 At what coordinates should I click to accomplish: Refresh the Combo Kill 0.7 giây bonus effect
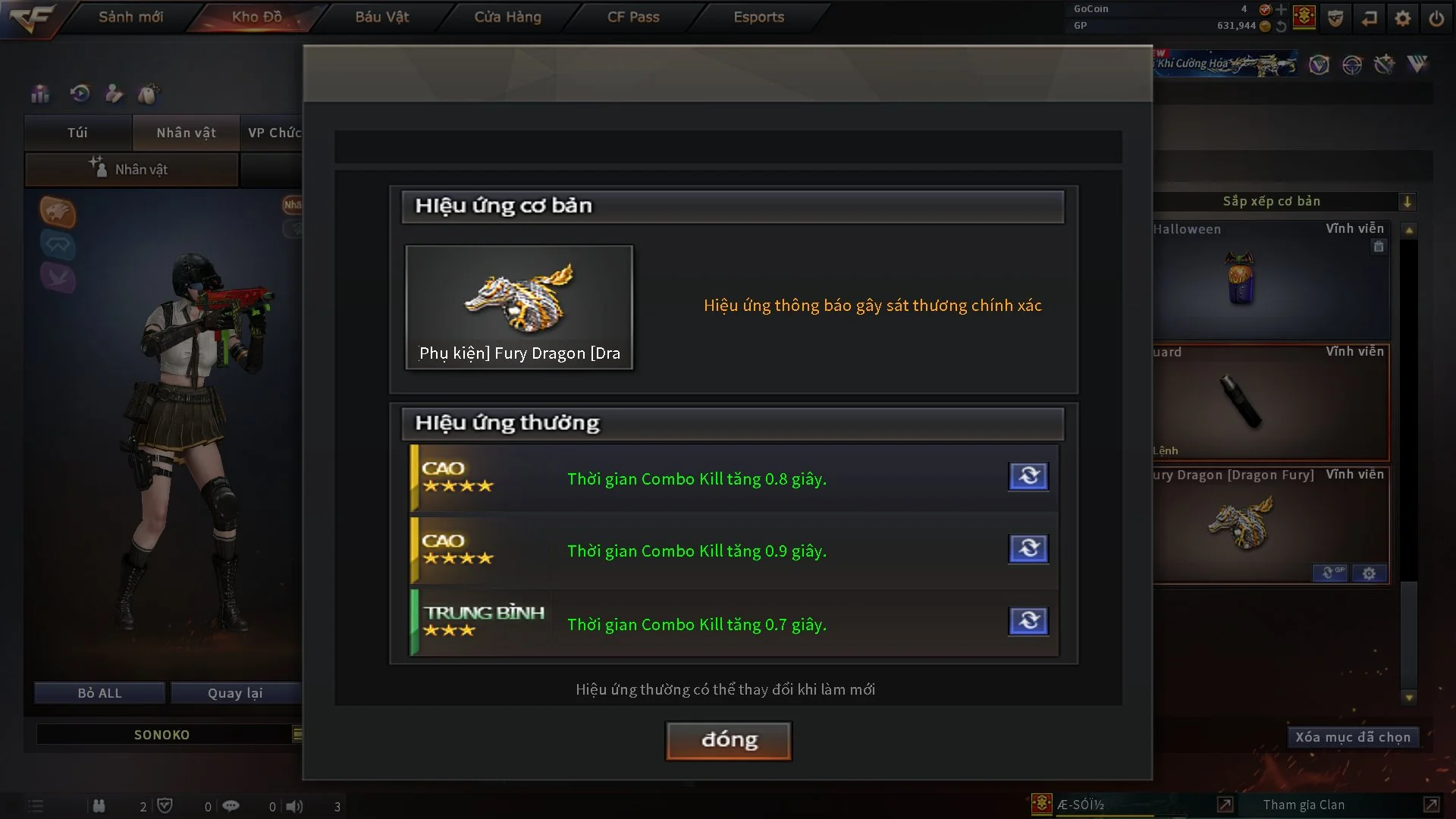(1028, 621)
